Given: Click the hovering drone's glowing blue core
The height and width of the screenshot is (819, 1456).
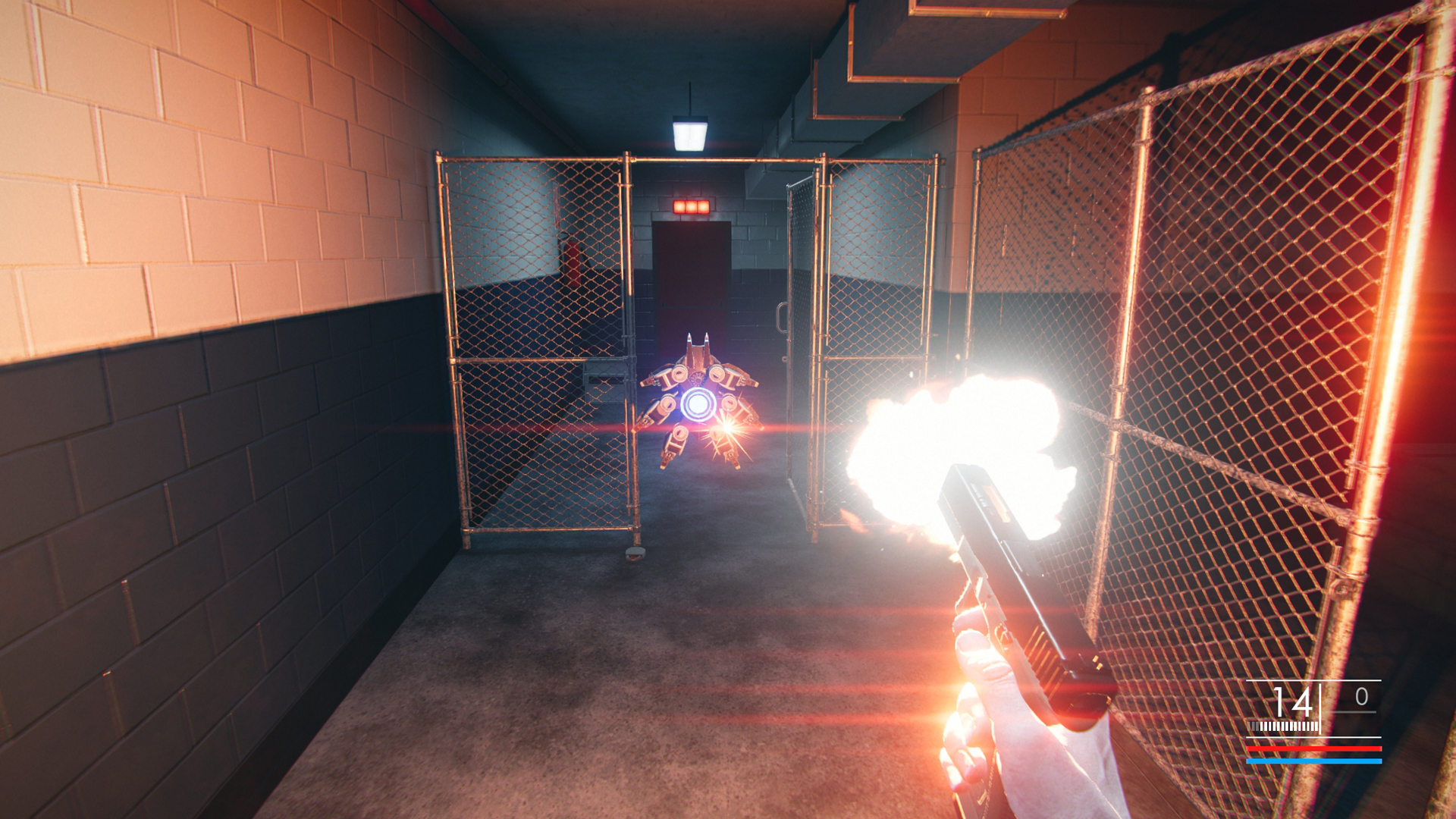Looking at the screenshot, I should click(x=699, y=403).
